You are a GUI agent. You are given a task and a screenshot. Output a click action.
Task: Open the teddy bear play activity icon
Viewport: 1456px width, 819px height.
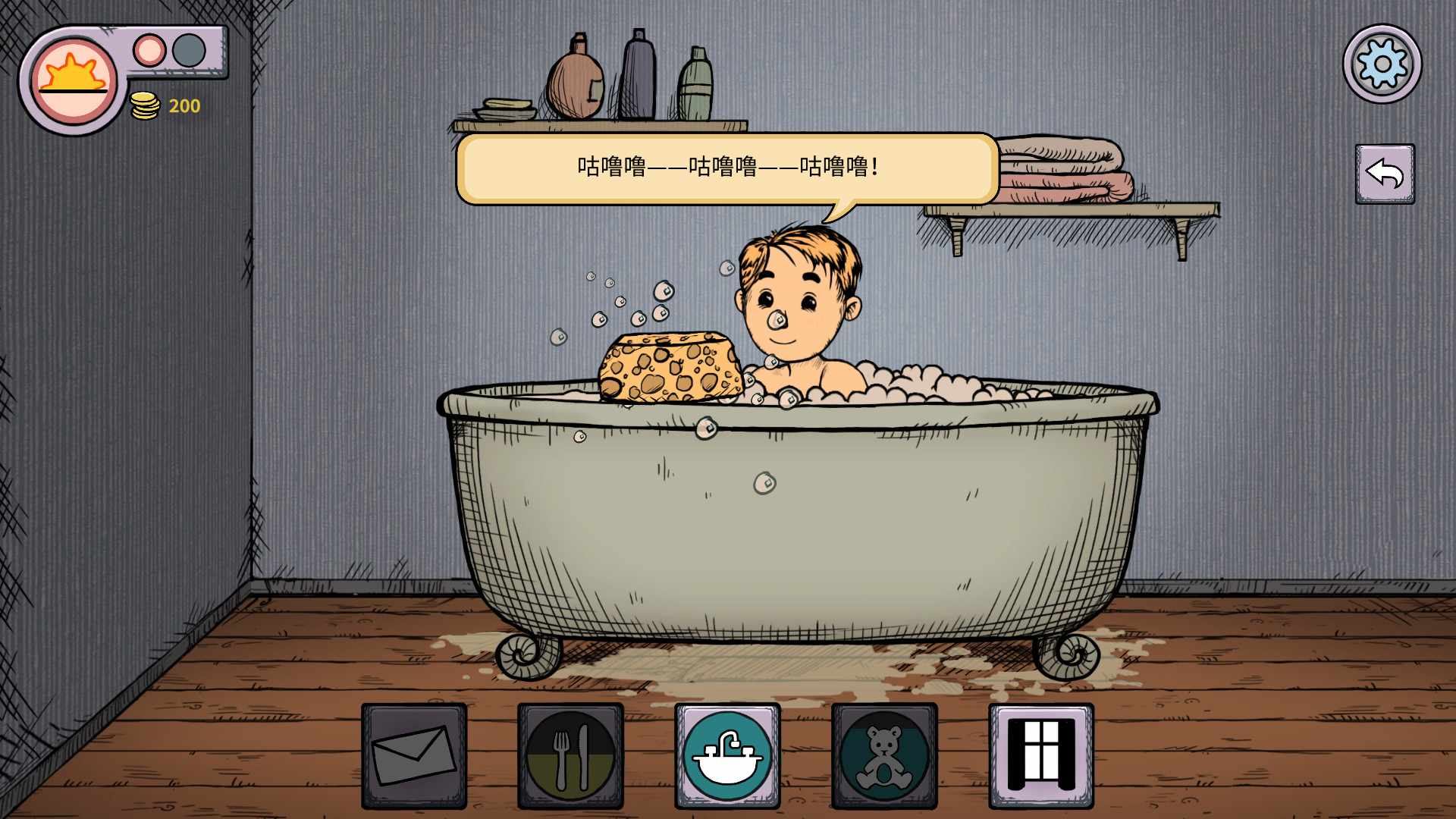click(885, 752)
